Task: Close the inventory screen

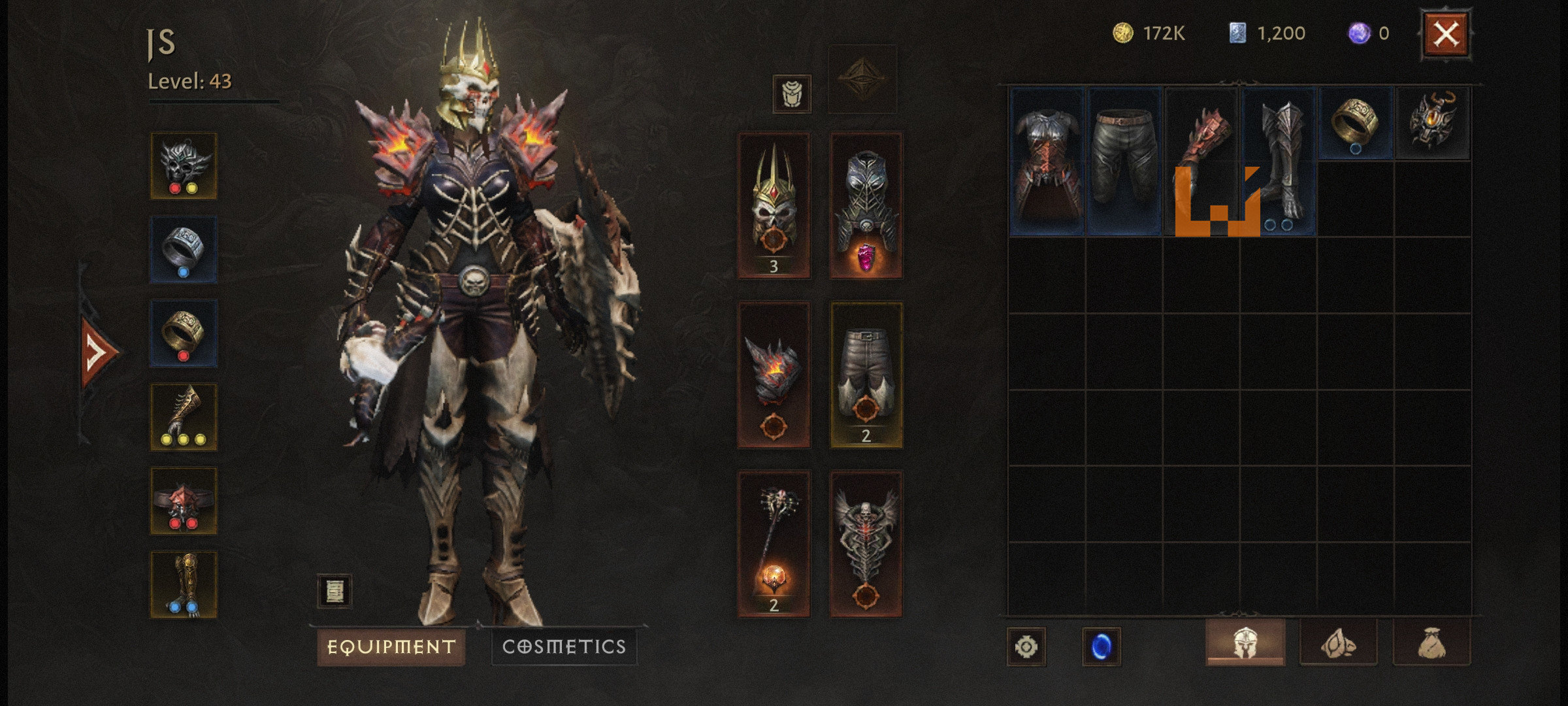Action: [x=1446, y=34]
